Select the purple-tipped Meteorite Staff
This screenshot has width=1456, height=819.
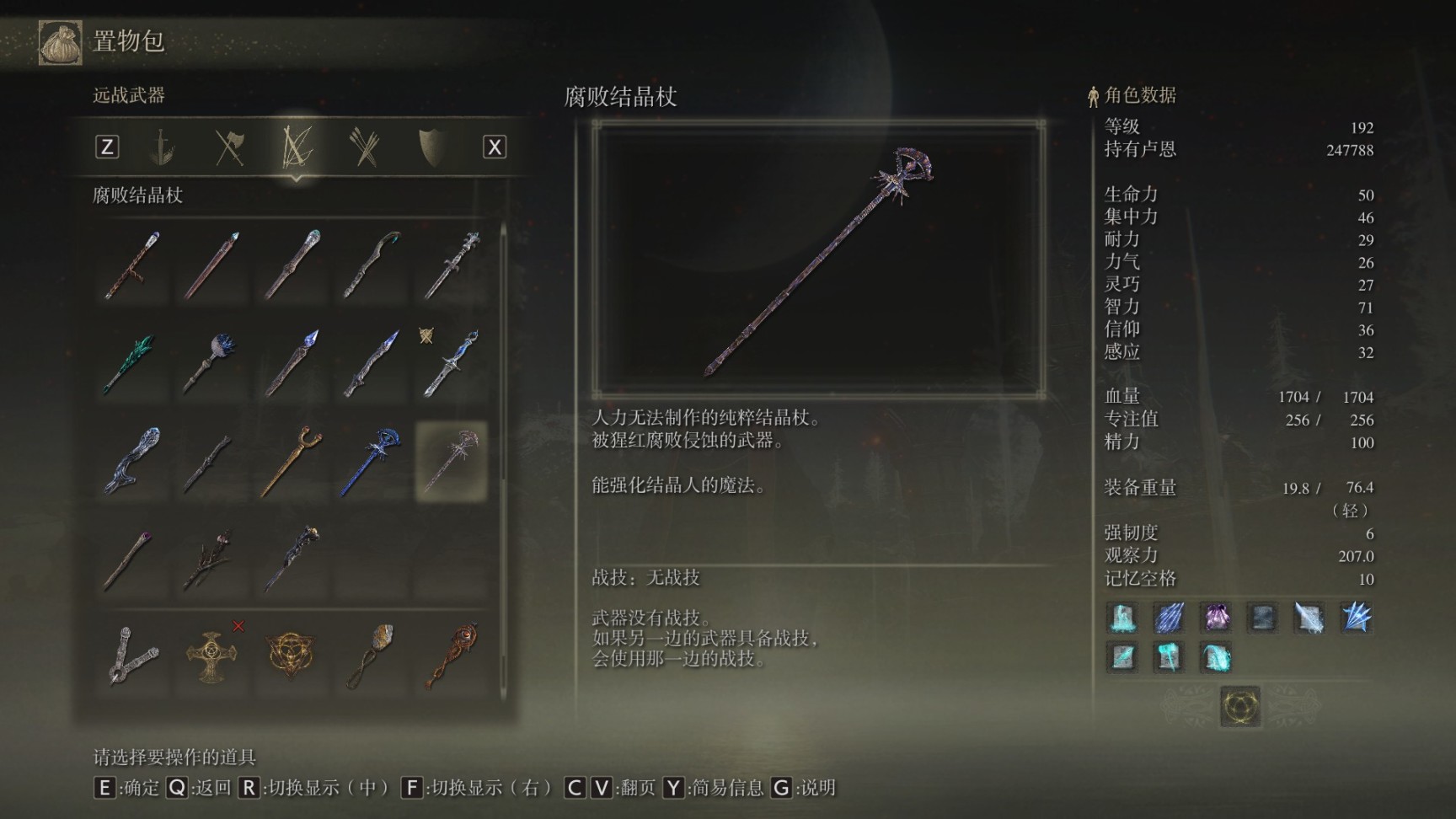[x=131, y=557]
